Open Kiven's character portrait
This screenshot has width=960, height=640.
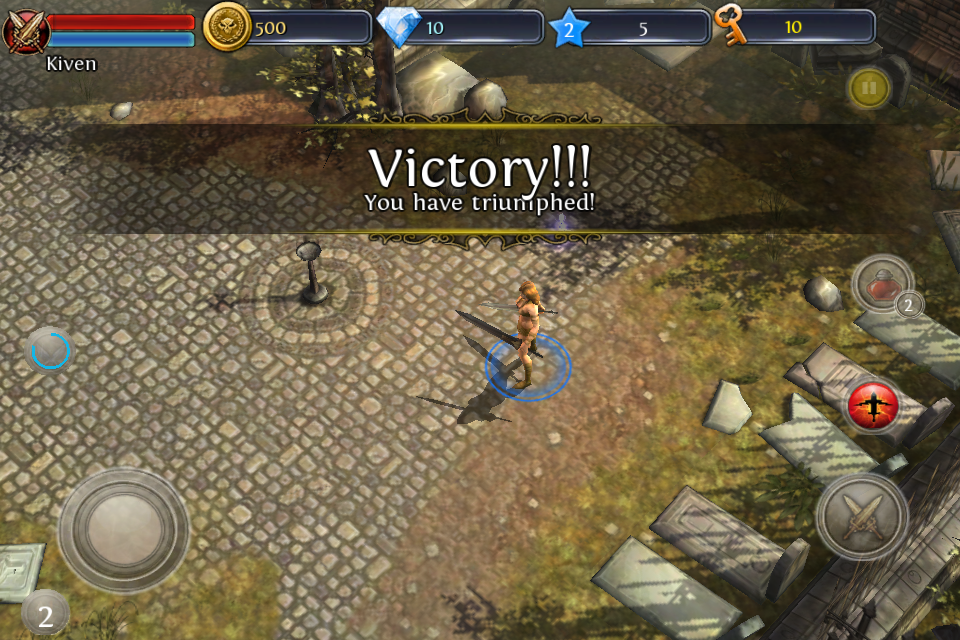(x=26, y=30)
